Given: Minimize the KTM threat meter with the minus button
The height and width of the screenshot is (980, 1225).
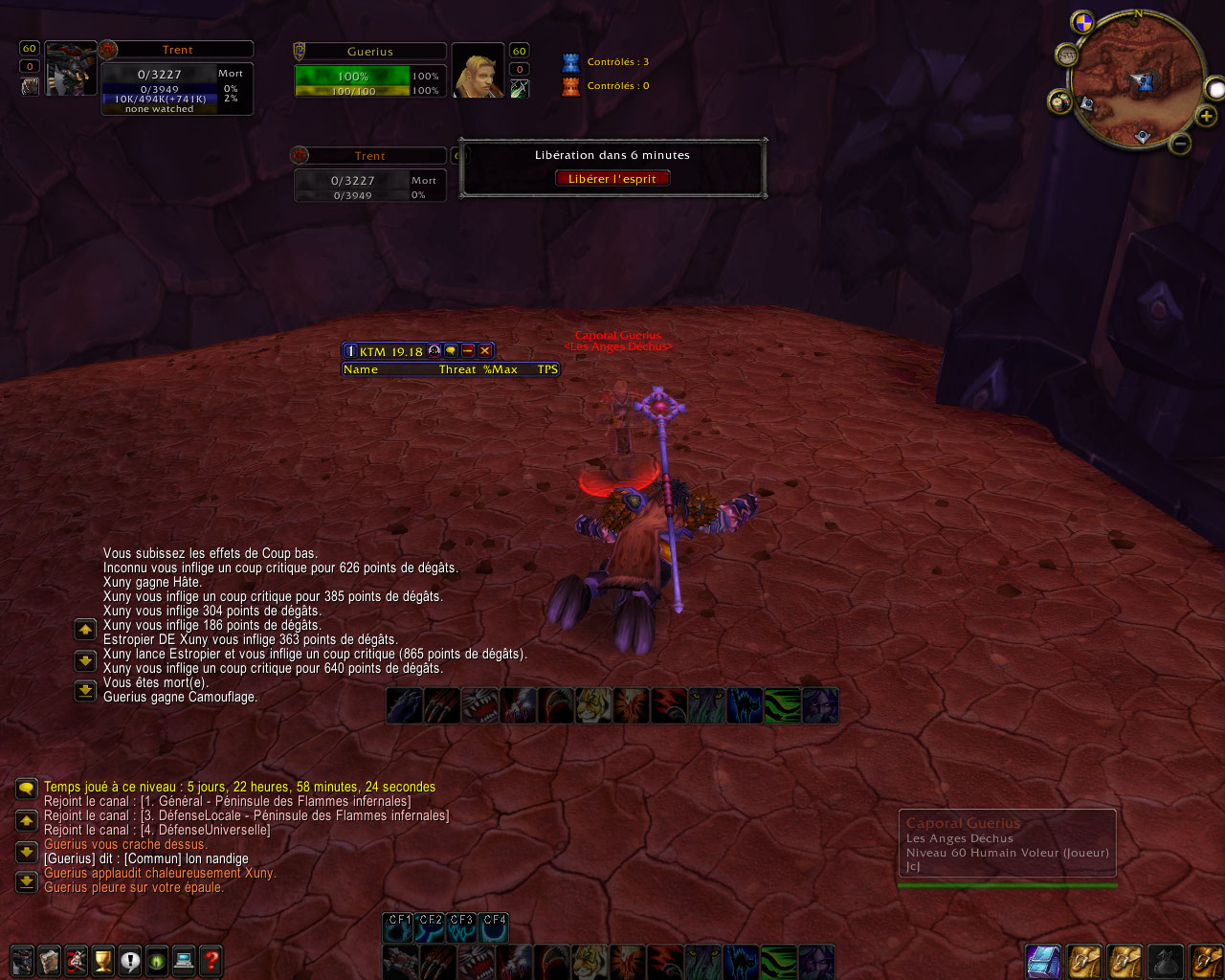Looking at the screenshot, I should point(468,351).
